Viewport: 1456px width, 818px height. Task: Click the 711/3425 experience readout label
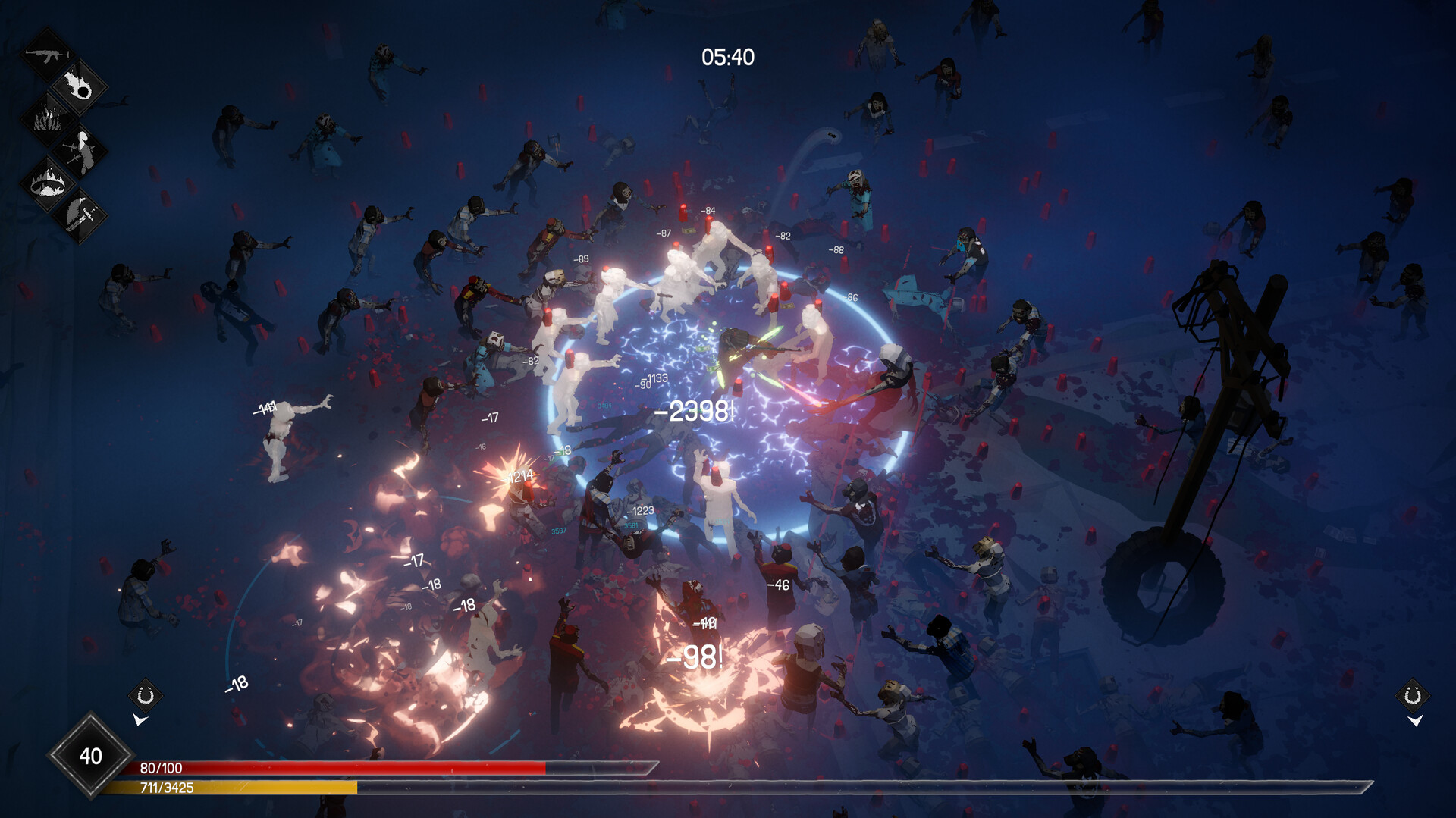point(168,788)
